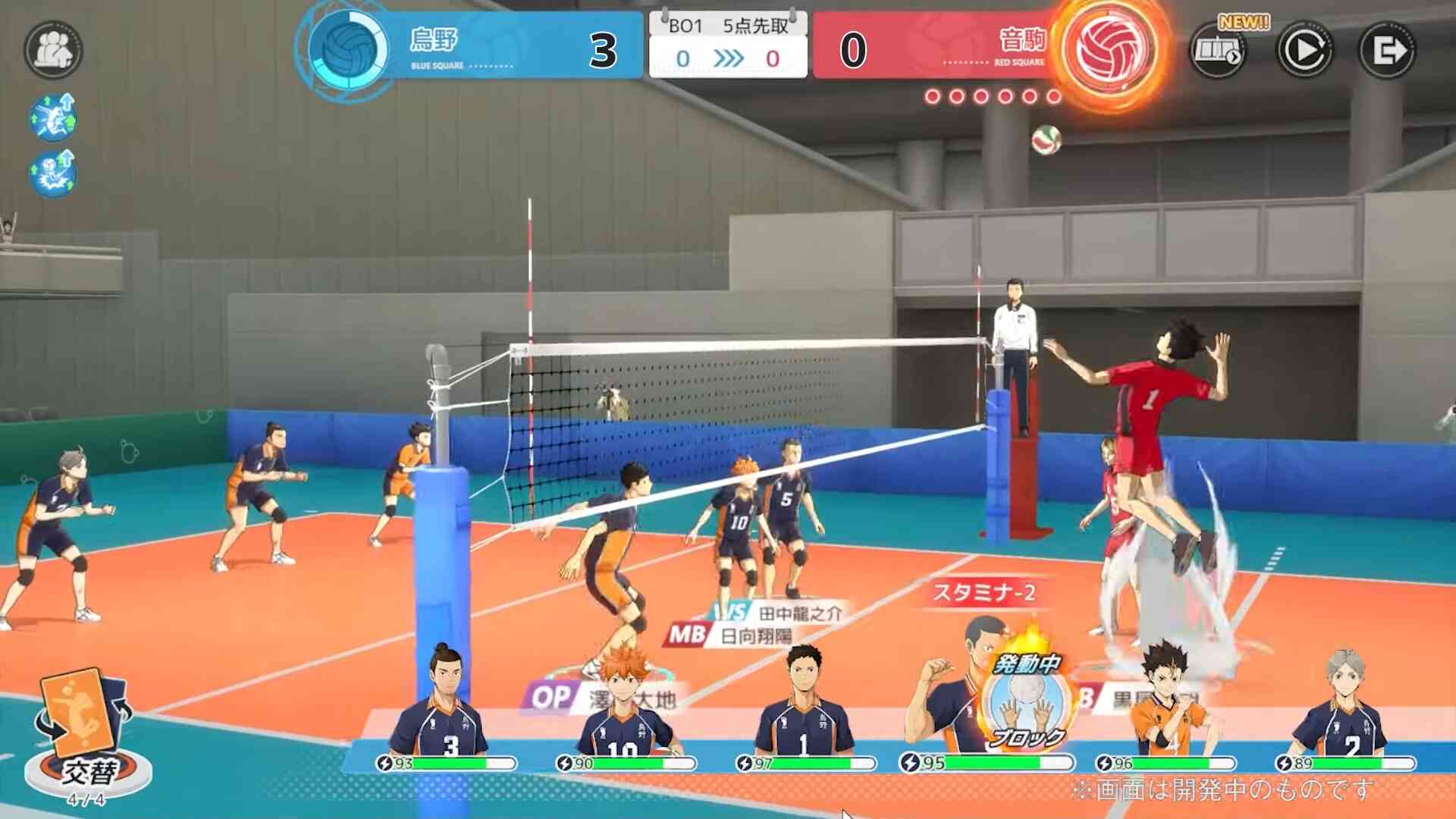Open the team members icon

pos(53,50)
